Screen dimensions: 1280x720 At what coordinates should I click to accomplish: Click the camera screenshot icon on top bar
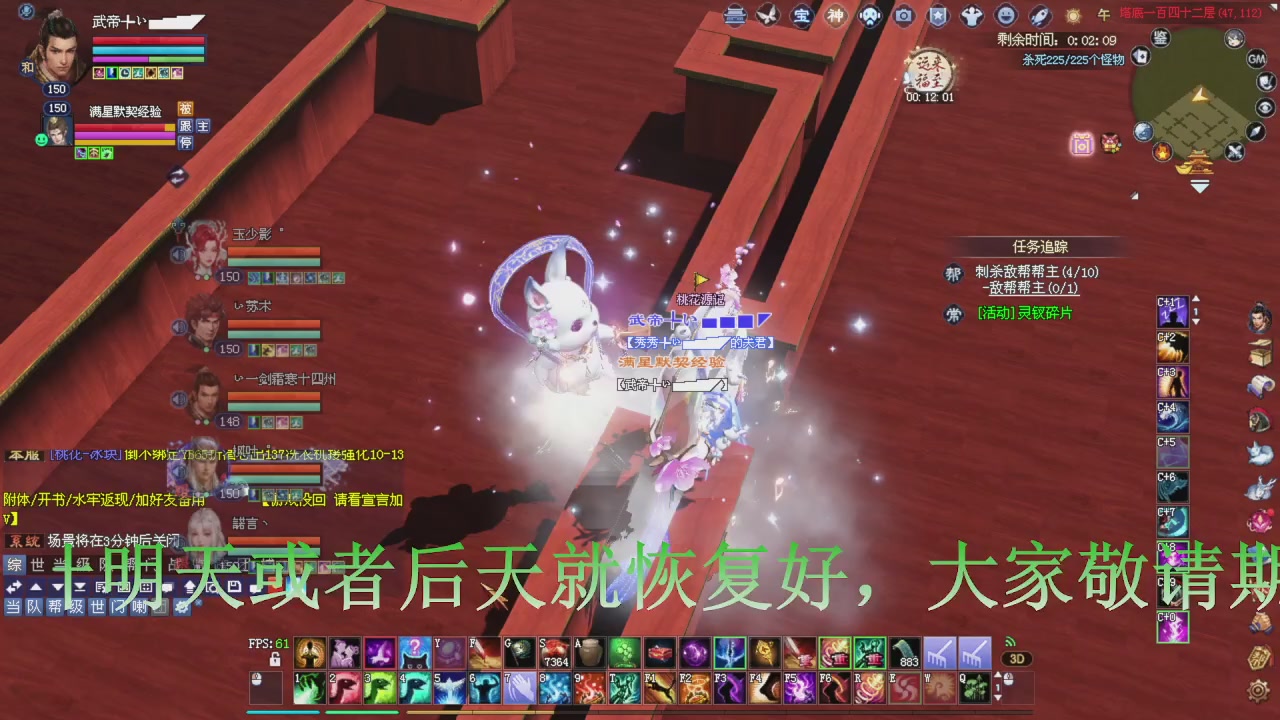[x=903, y=16]
